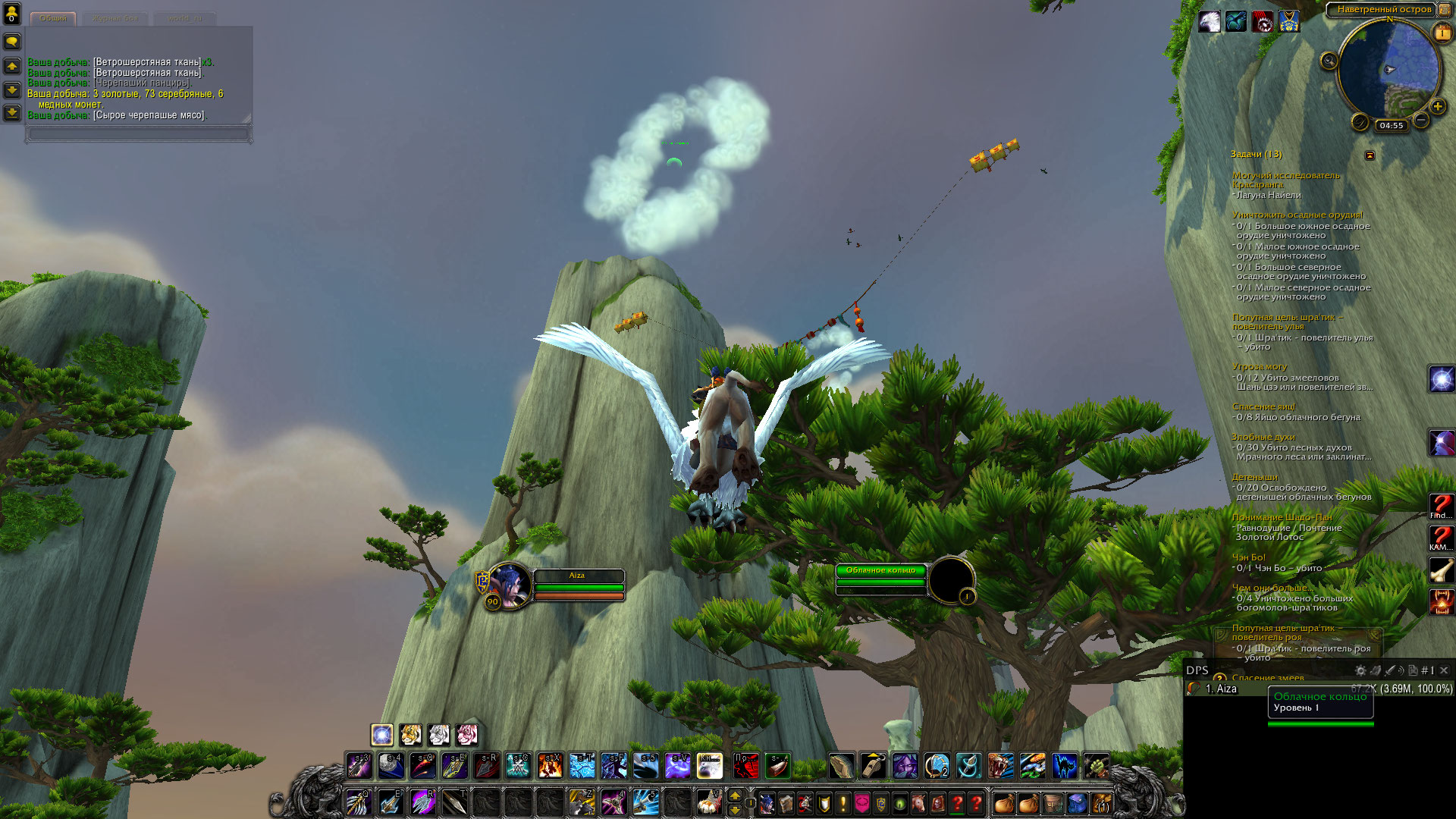Click Aiza's player portrait frame
1456x819 pixels.
pyautogui.click(x=510, y=585)
